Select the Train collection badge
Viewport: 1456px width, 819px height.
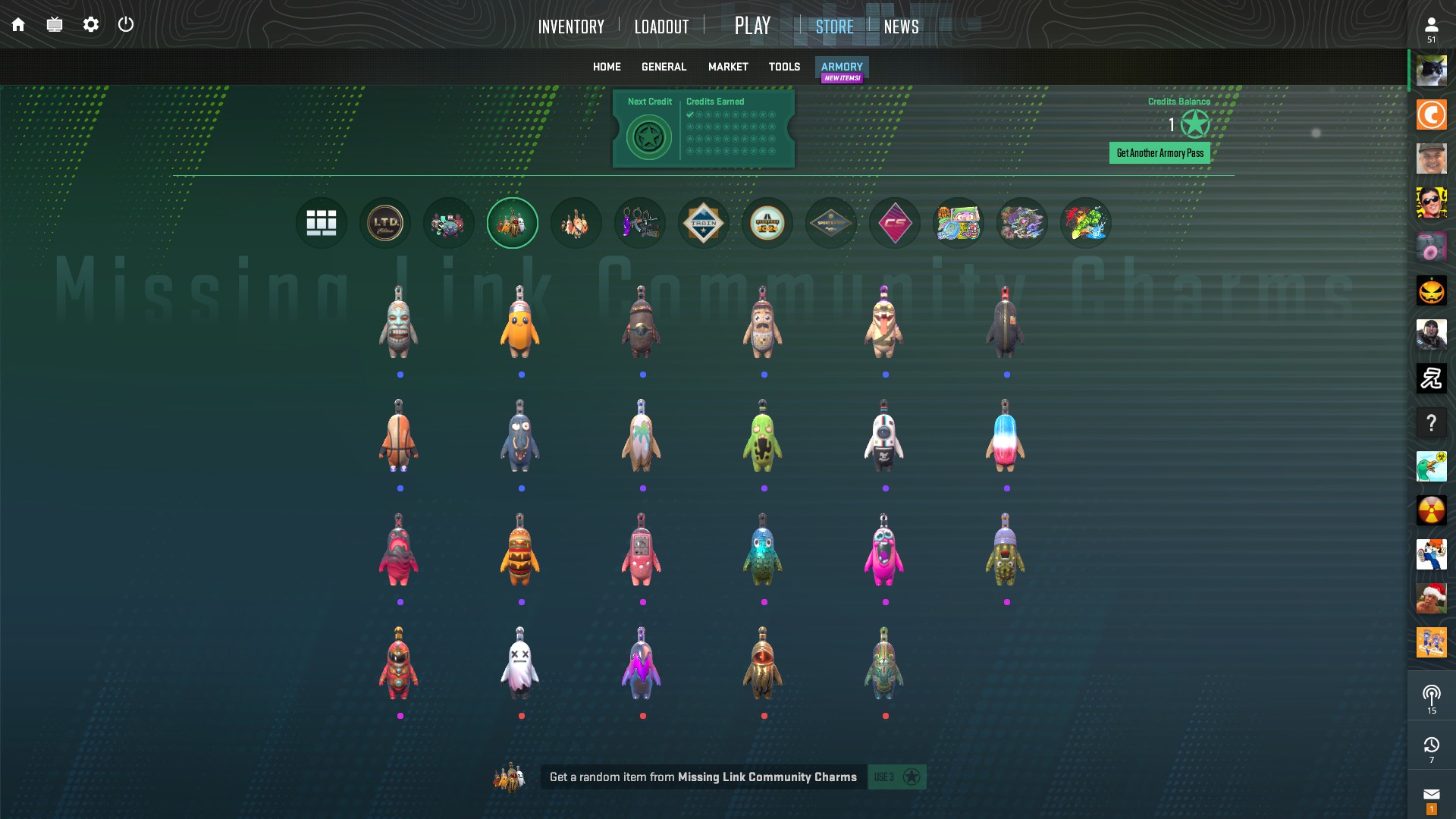(704, 223)
